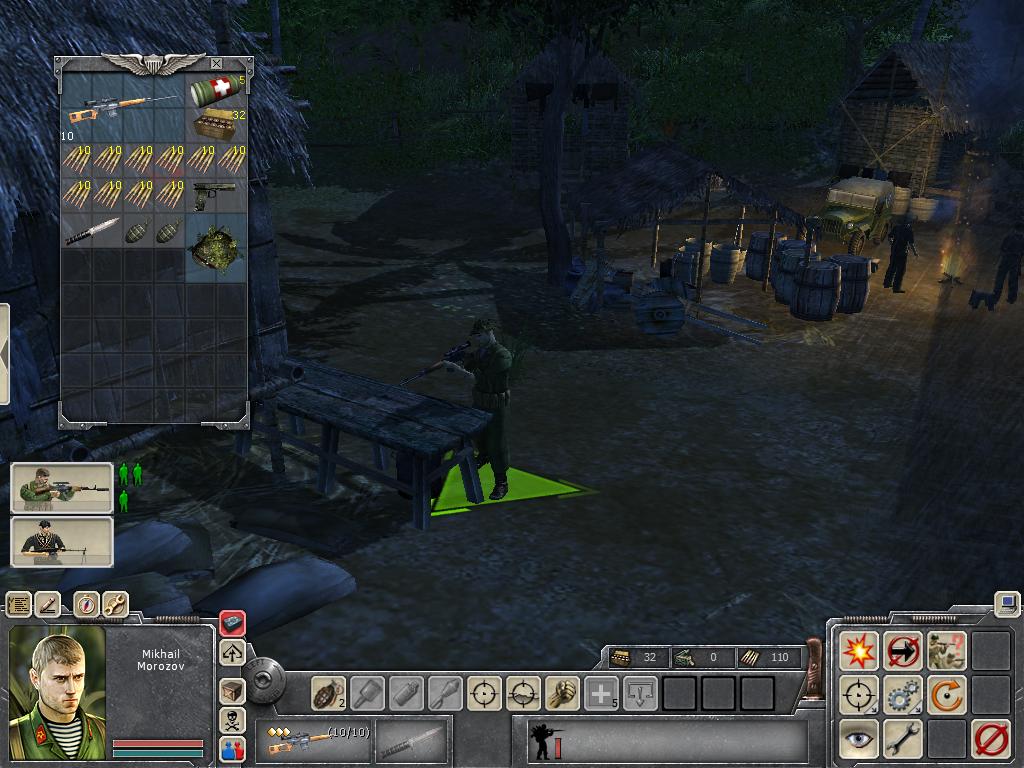
Task: Click the red cancel order command
Action: [991, 739]
